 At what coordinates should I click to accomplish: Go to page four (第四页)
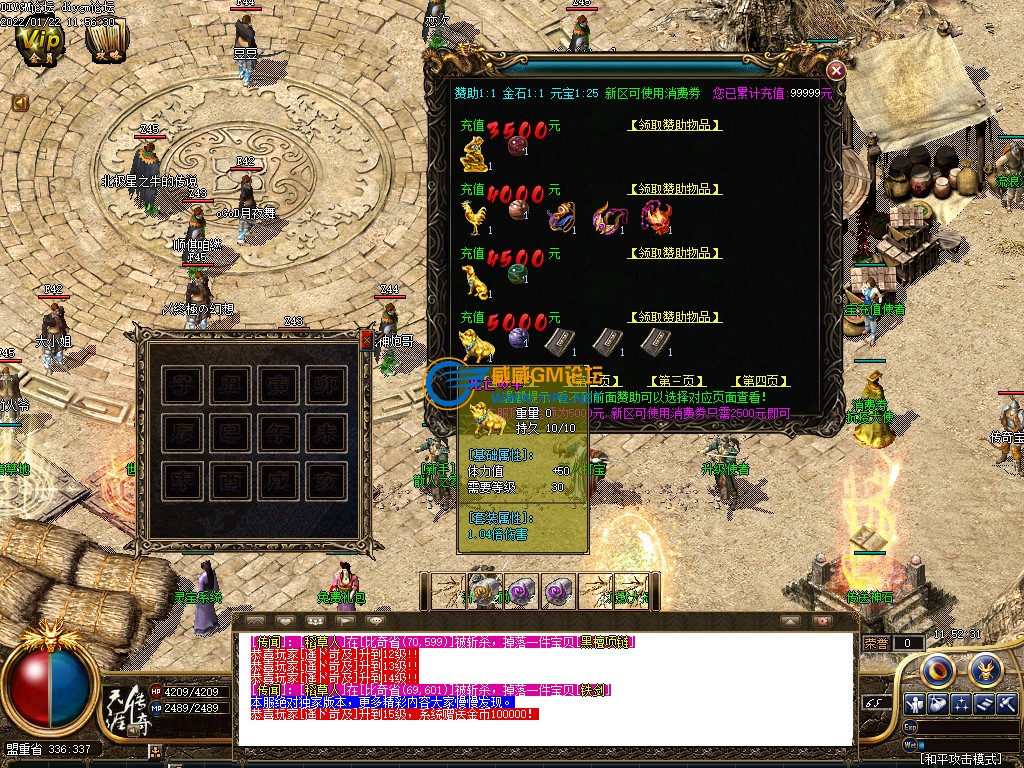pyautogui.click(x=761, y=381)
